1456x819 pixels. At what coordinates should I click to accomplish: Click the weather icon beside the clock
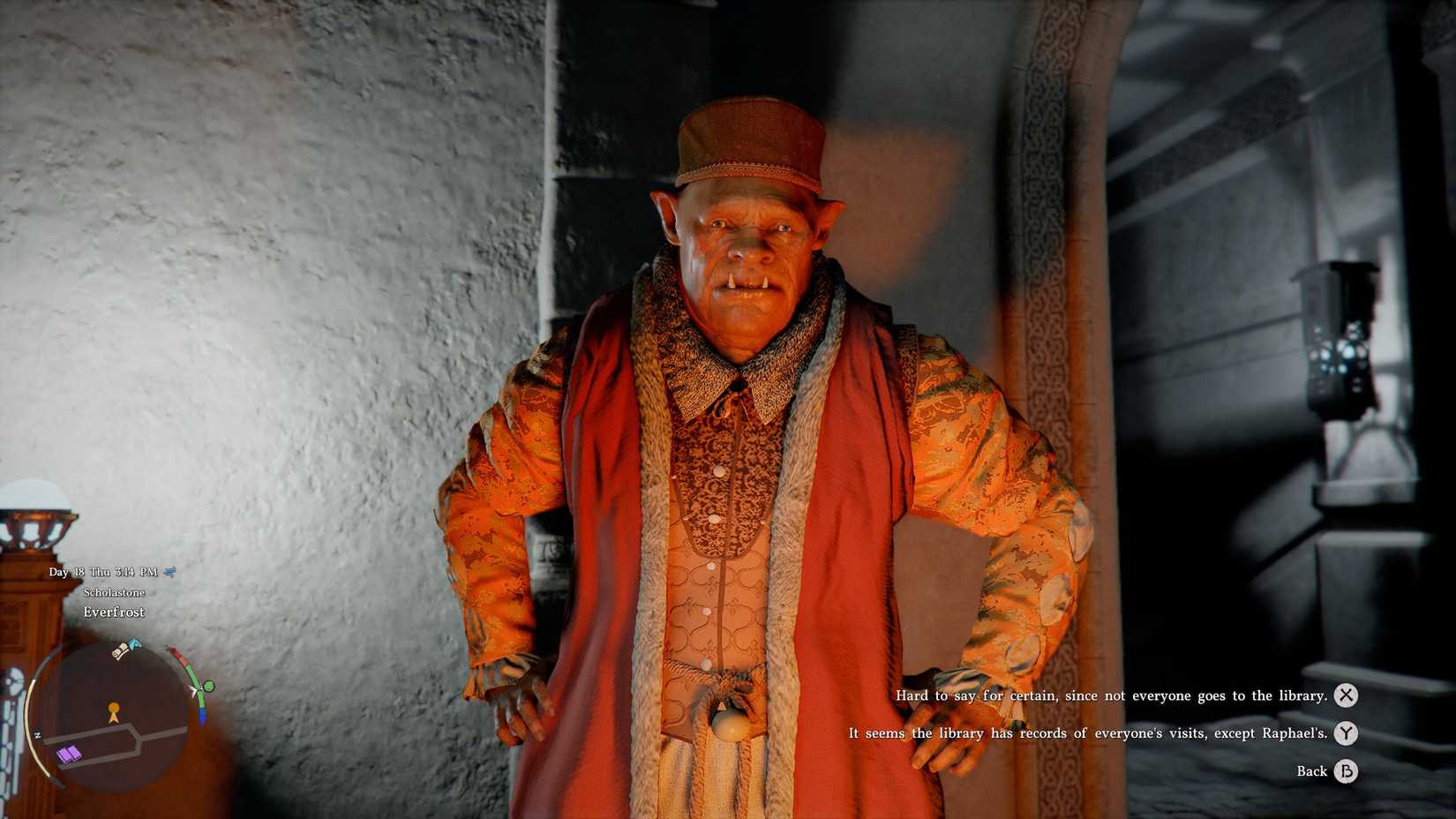tap(169, 573)
